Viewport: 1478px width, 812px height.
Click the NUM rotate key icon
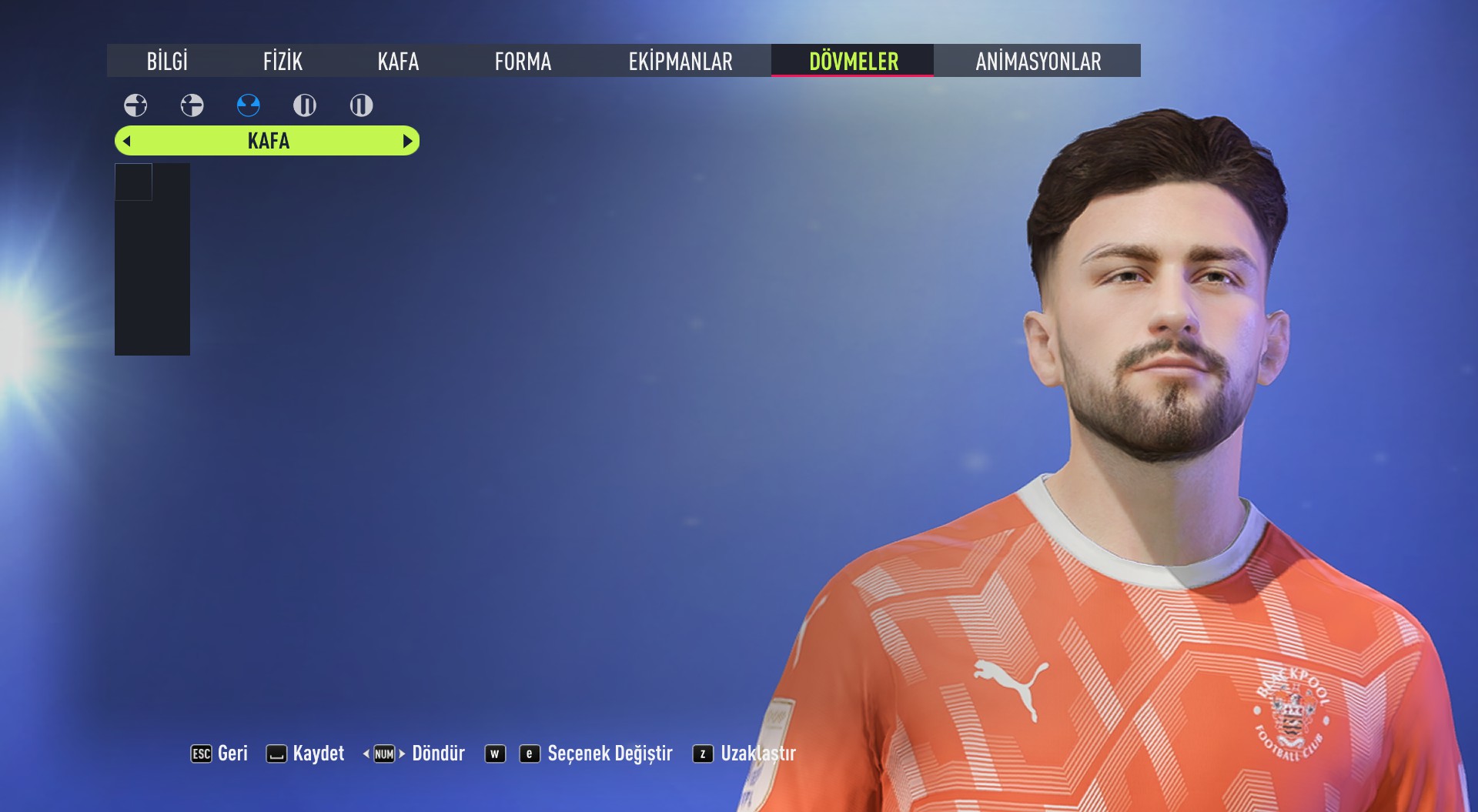[384, 754]
